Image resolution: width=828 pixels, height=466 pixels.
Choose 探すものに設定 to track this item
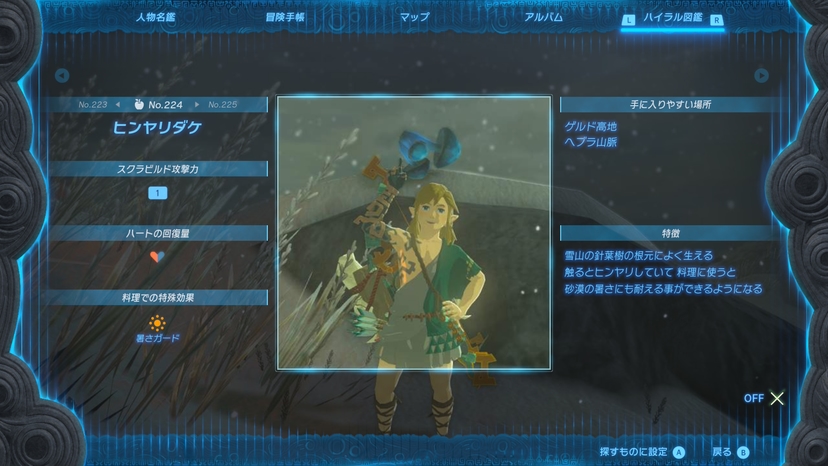click(641, 452)
